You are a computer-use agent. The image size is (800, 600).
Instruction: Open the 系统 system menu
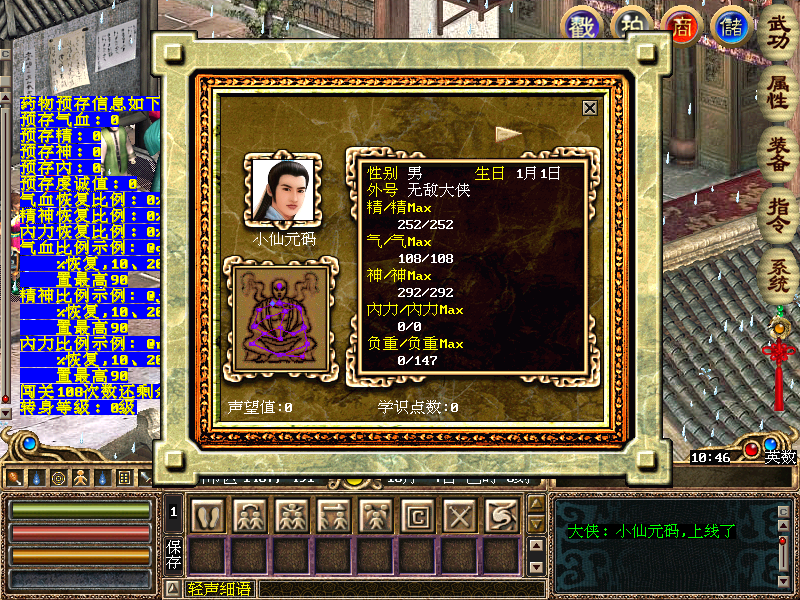tap(778, 272)
